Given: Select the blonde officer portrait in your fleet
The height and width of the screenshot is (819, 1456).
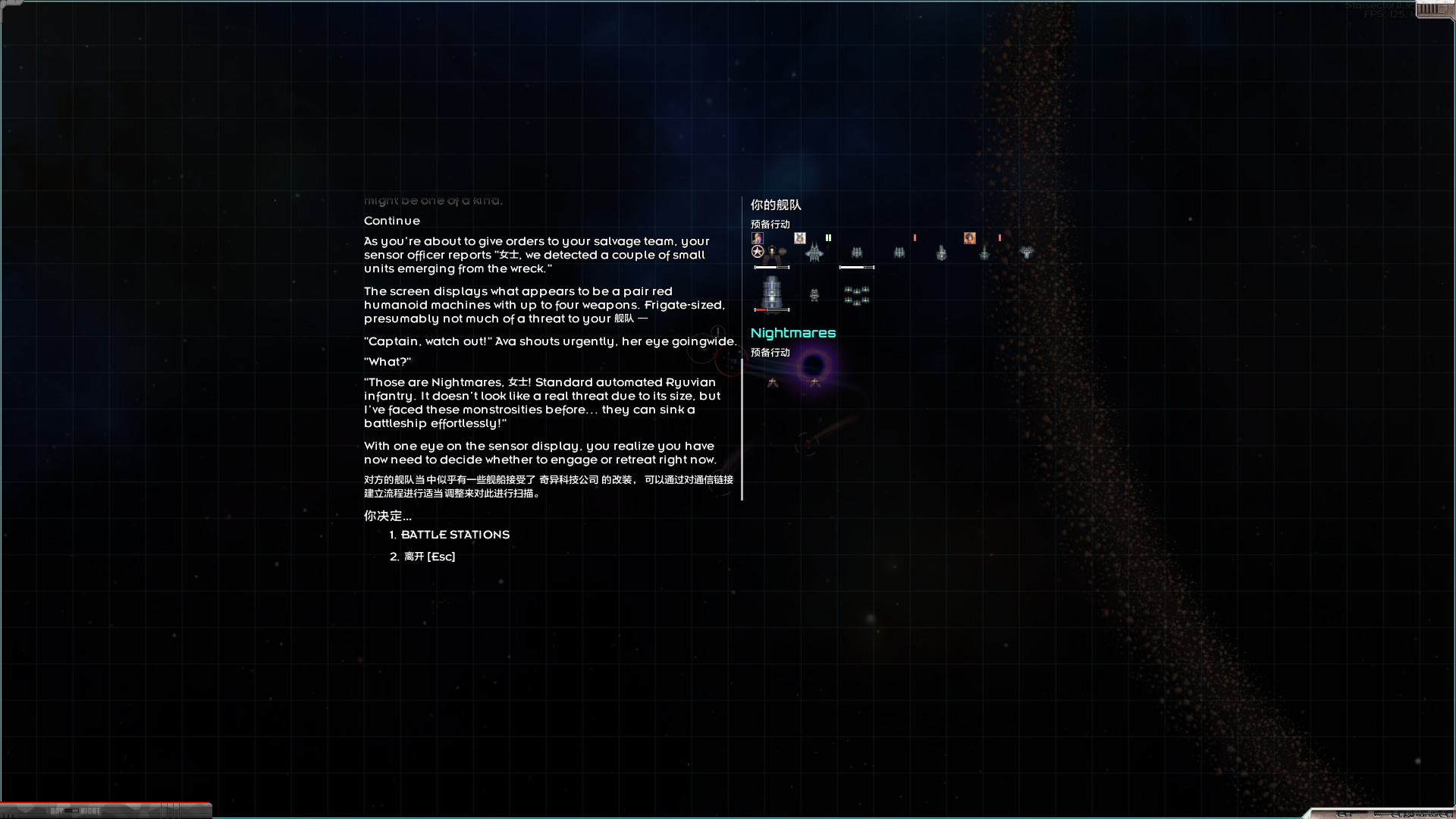Looking at the screenshot, I should (x=756, y=237).
